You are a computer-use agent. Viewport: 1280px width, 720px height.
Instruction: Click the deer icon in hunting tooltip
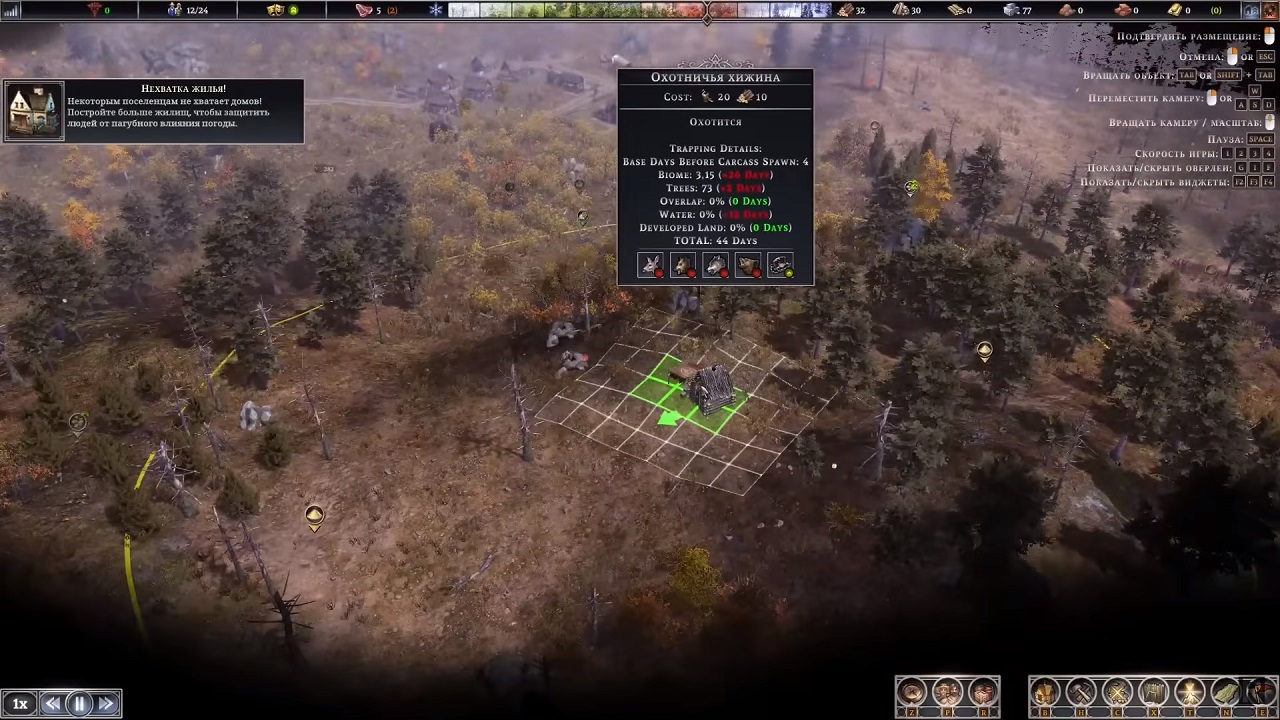click(651, 266)
